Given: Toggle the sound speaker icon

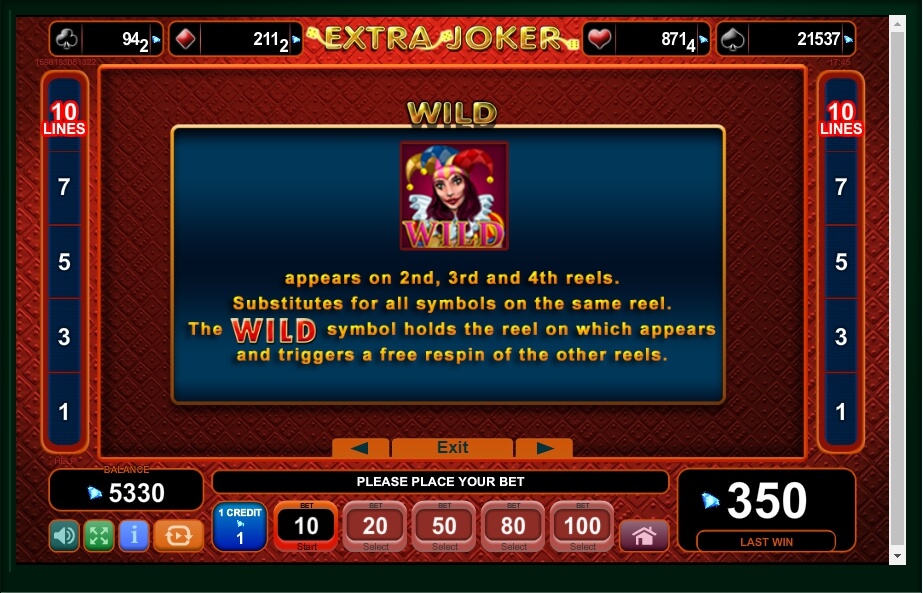Looking at the screenshot, I should (64, 535).
